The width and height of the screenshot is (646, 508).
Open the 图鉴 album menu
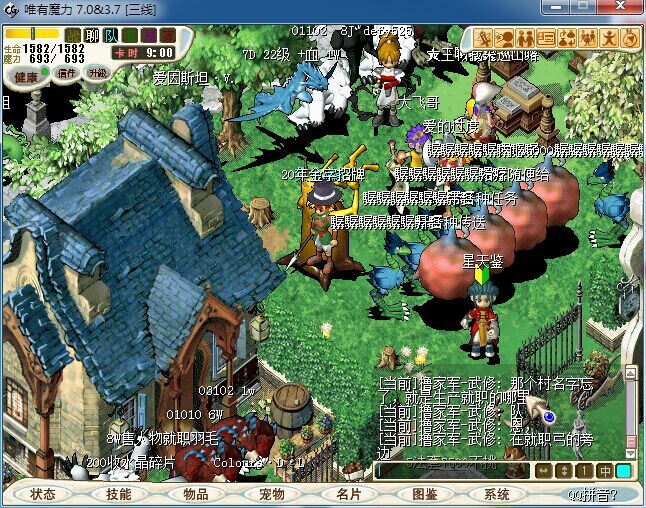tap(424, 494)
